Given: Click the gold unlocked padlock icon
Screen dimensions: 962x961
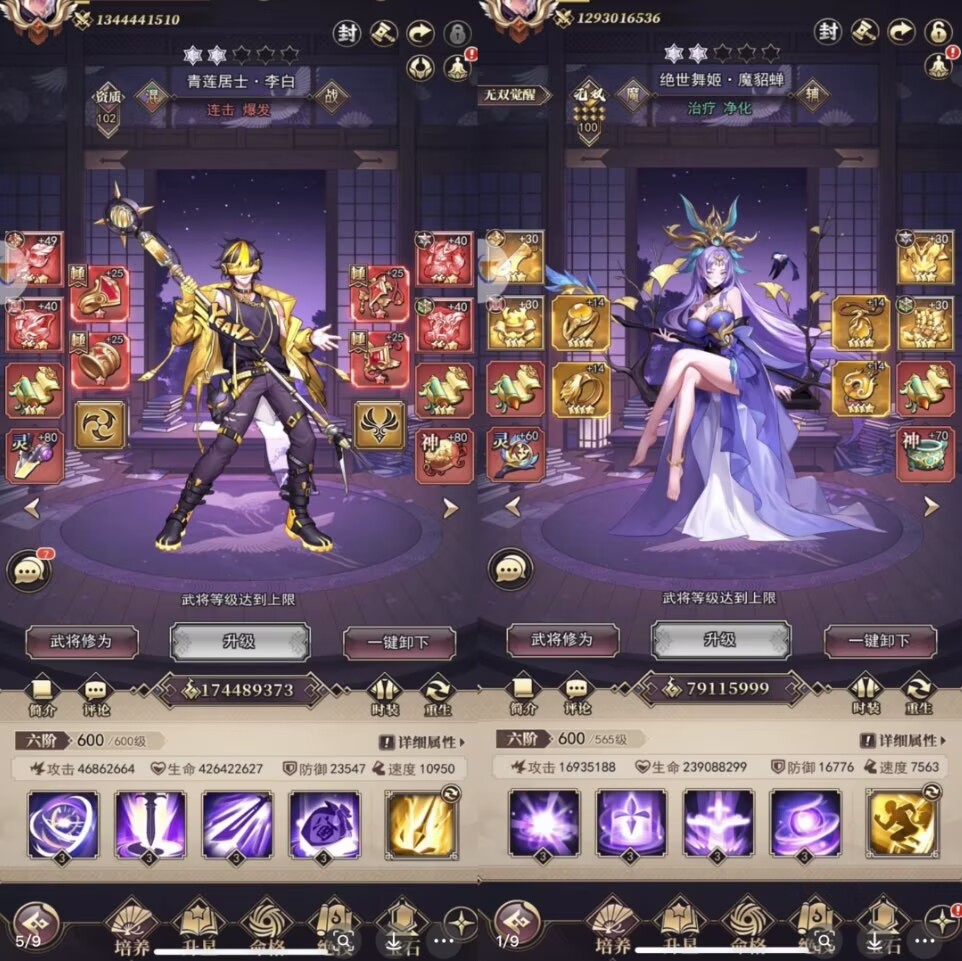Looking at the screenshot, I should 937,32.
